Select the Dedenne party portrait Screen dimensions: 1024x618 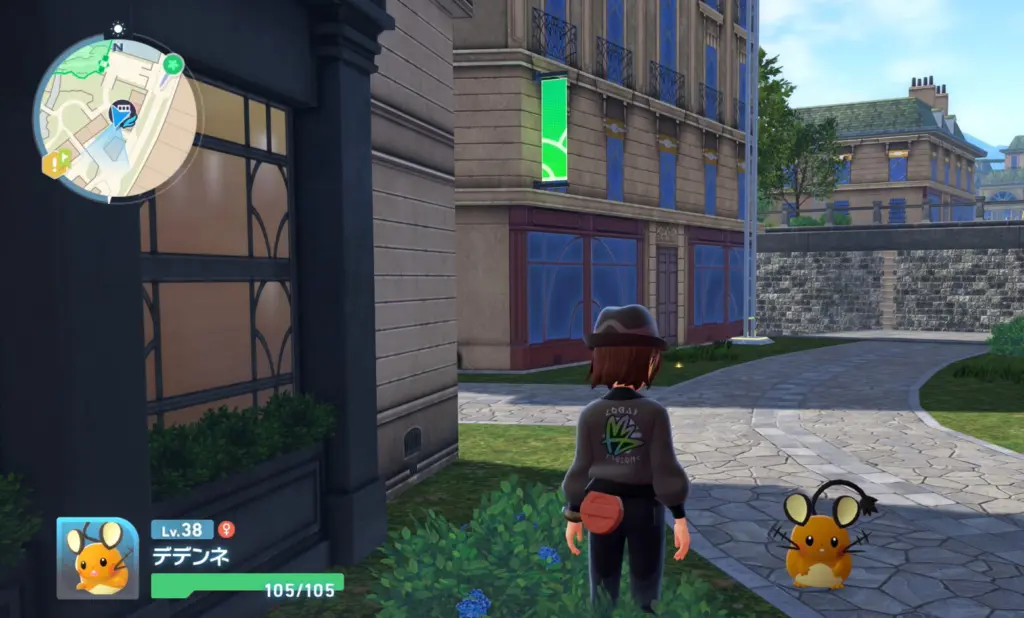[97, 558]
